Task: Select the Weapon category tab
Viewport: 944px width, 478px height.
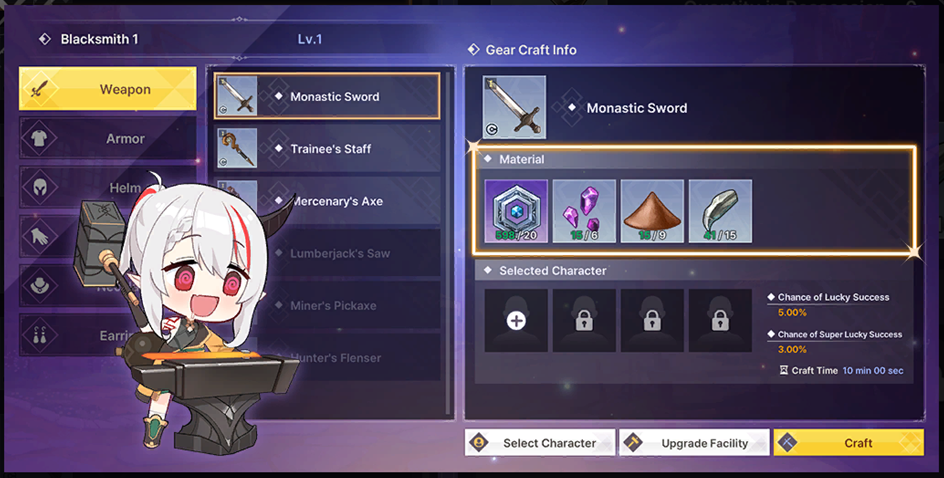Action: pos(108,90)
